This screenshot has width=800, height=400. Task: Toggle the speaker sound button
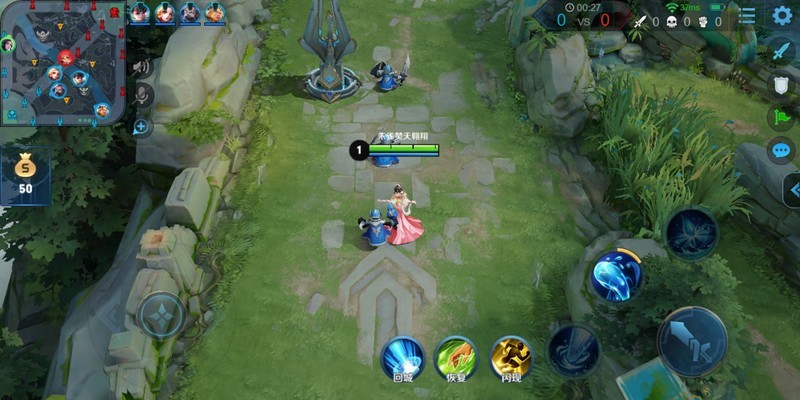coord(141,68)
